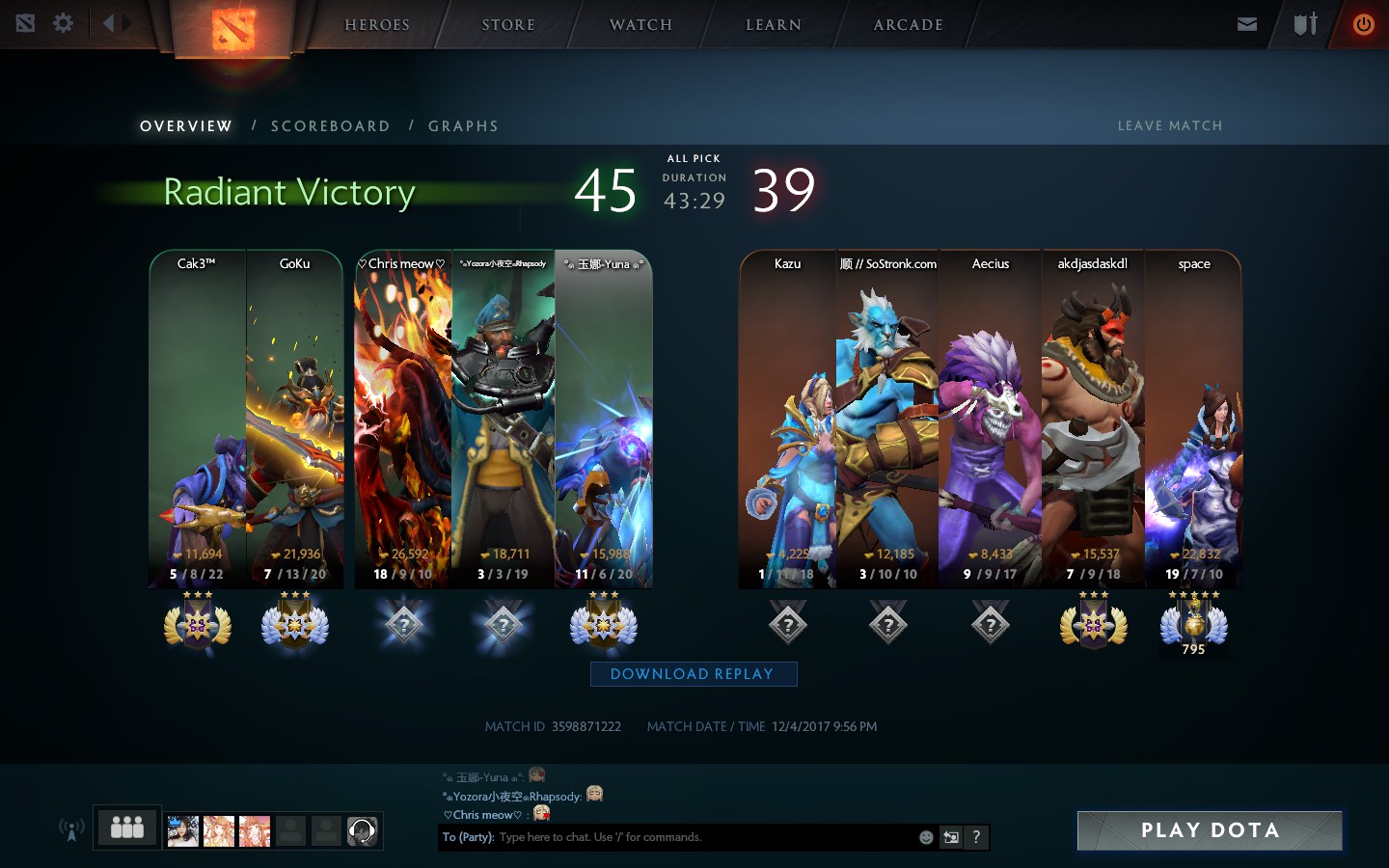Open the armory loadout icon near power button

click(1304, 23)
